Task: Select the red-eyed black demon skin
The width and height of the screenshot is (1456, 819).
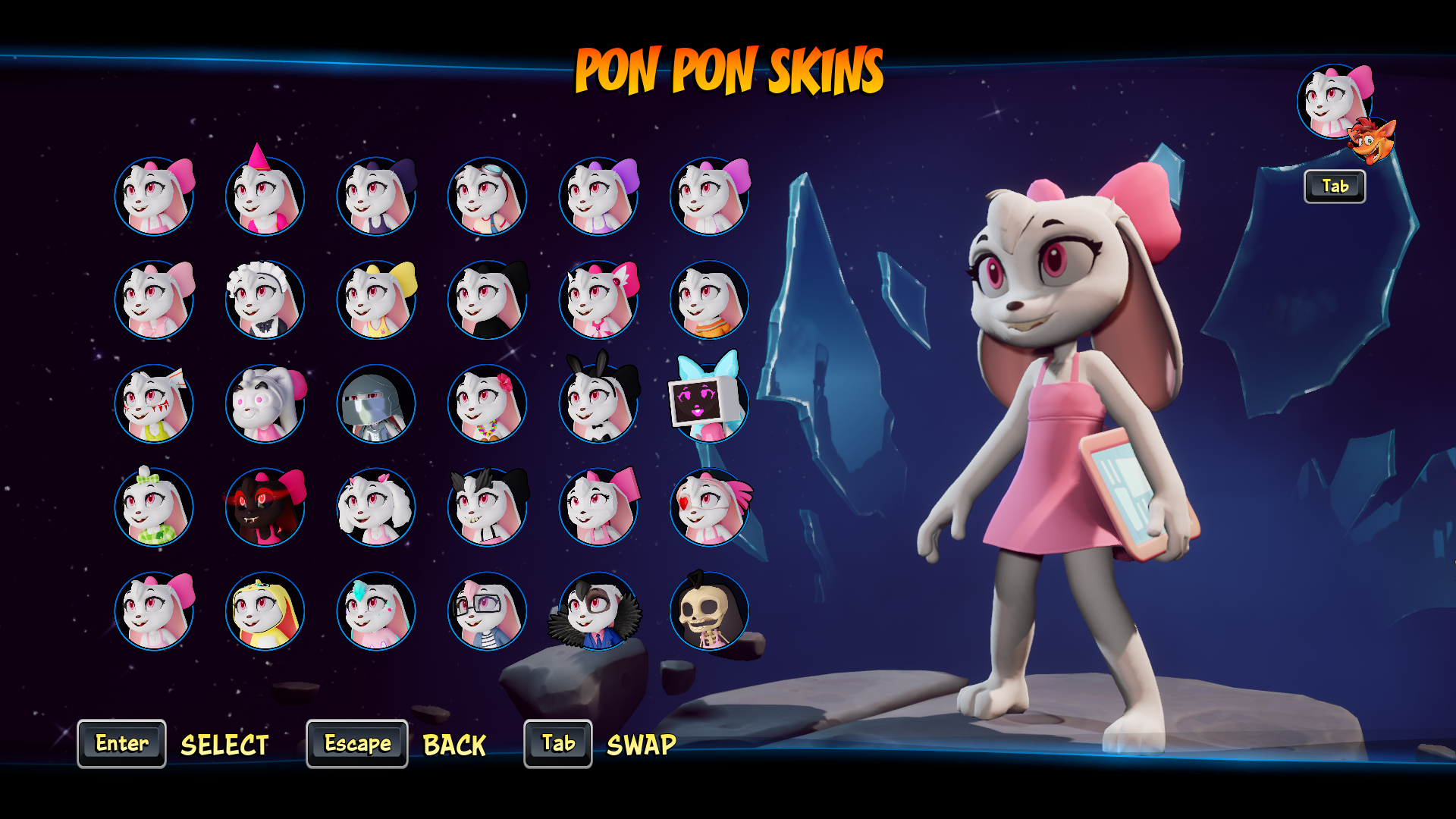Action: [x=265, y=507]
